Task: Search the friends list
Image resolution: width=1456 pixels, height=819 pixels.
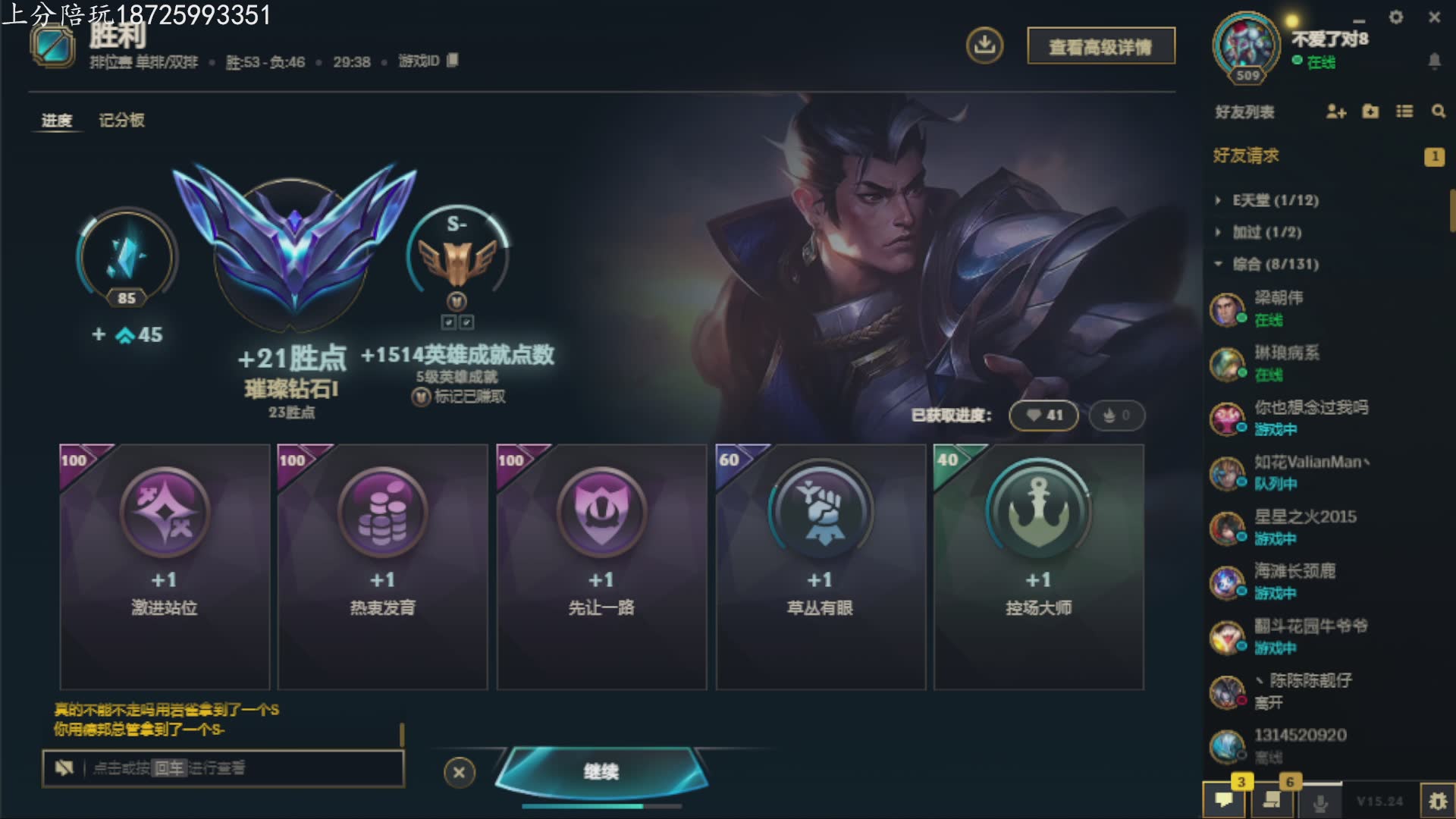Action: [1438, 111]
